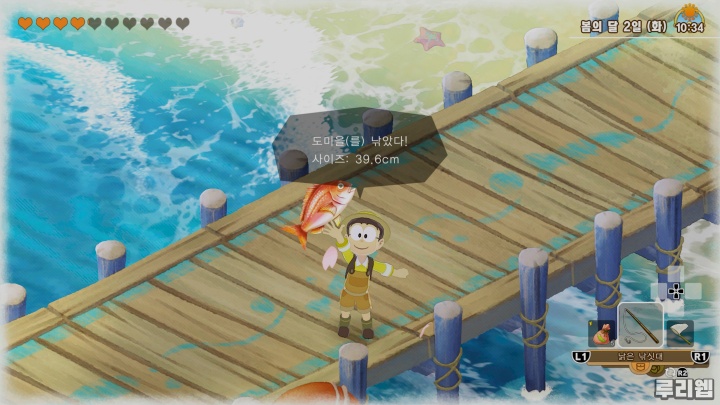The image size is (720, 405).
Task: Choose the seed bag item slot
Action: (x=602, y=335)
